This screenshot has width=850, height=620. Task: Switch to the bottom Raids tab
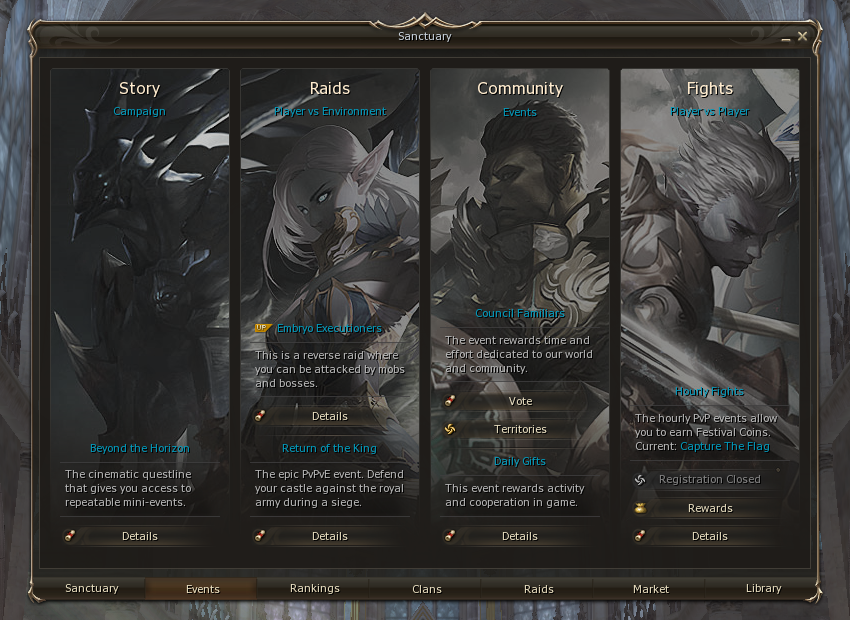pos(539,589)
